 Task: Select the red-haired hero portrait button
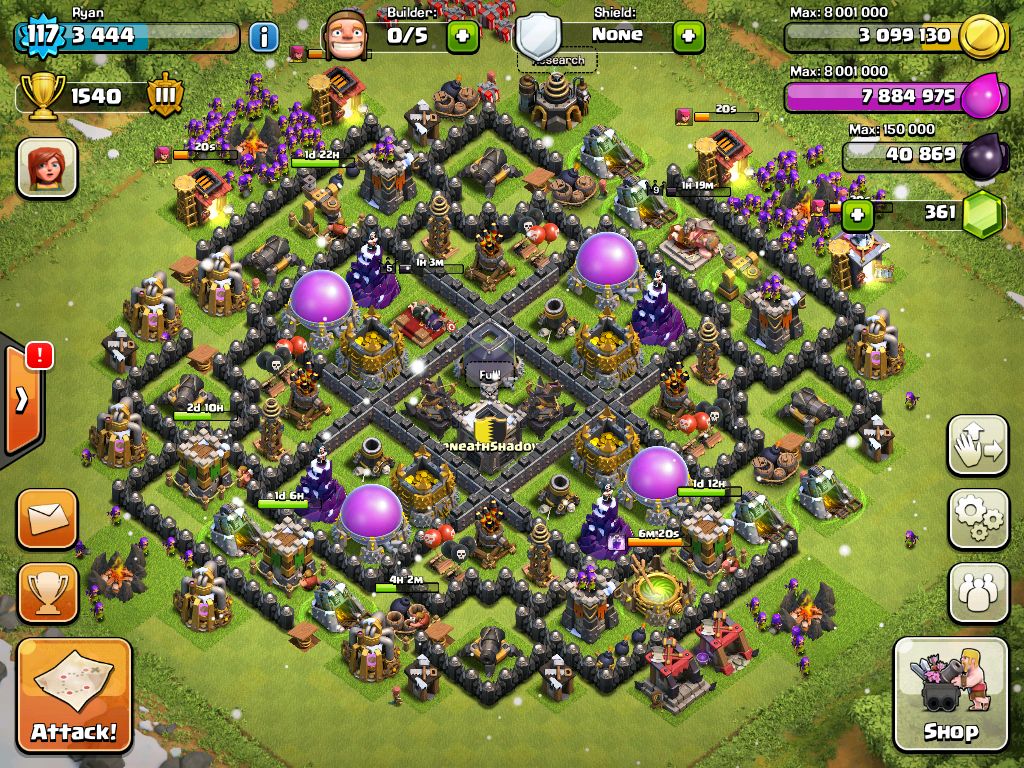tap(47, 166)
